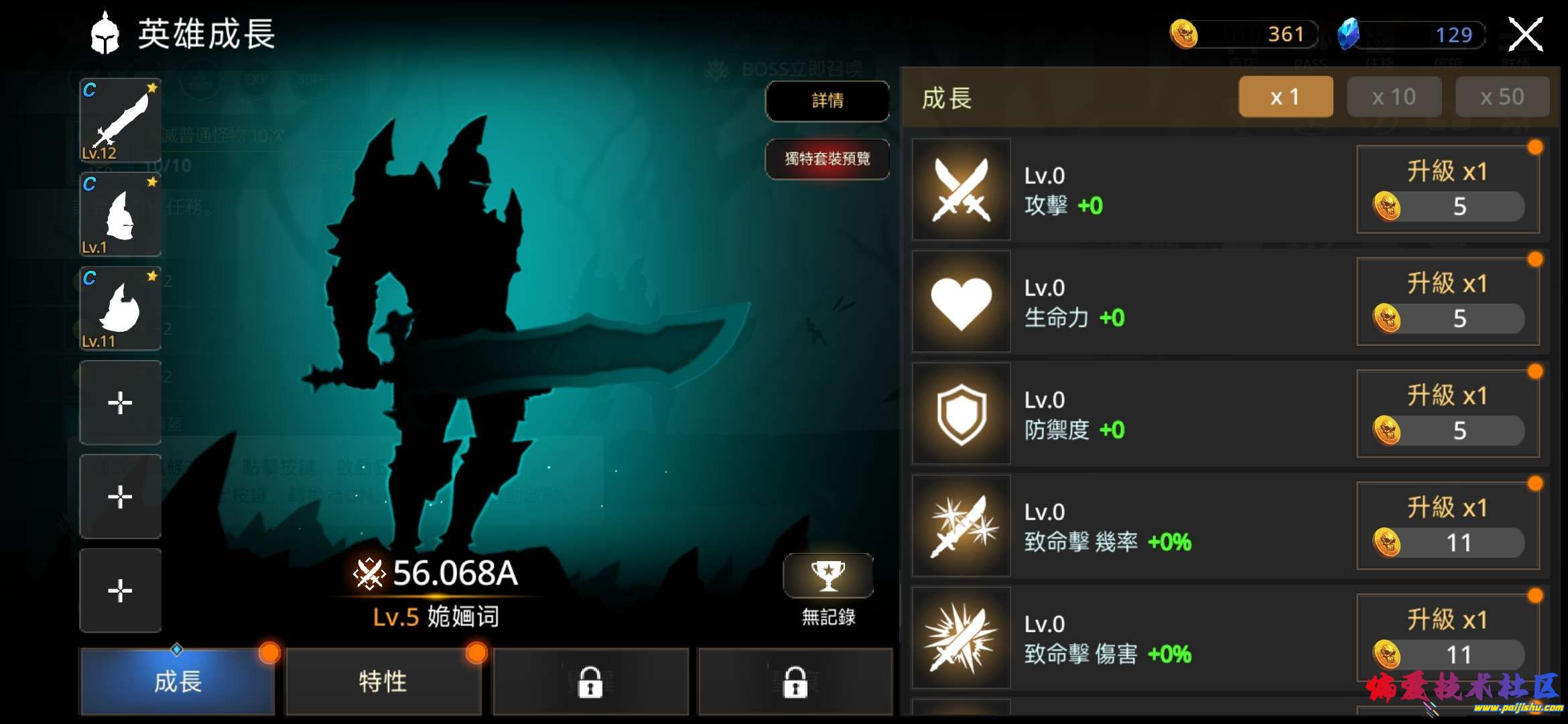This screenshot has width=1568, height=724.
Task: Select the Lv.11 armor equipment slot
Action: 121,308
